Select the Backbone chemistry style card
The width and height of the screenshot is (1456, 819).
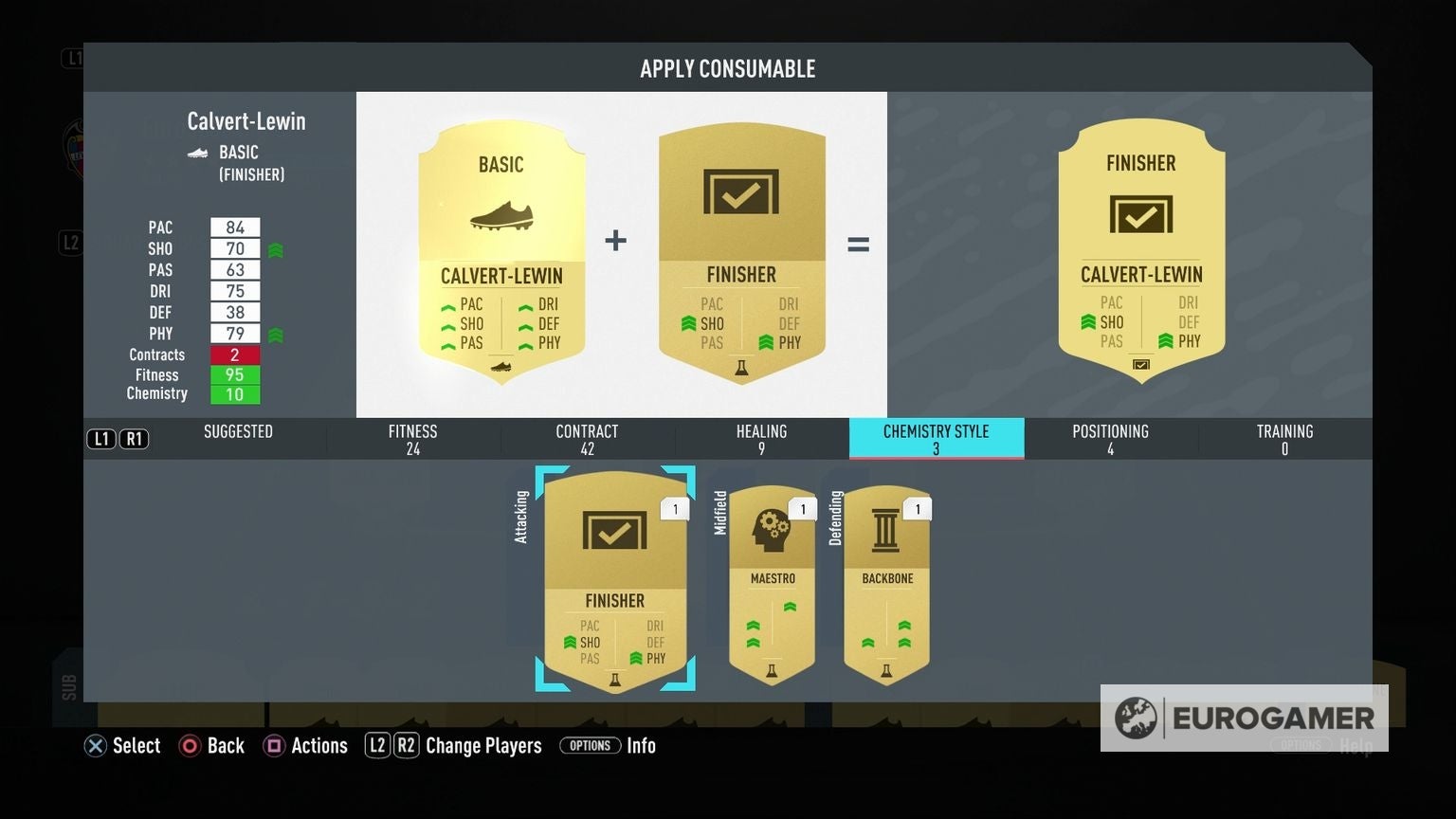885,578
